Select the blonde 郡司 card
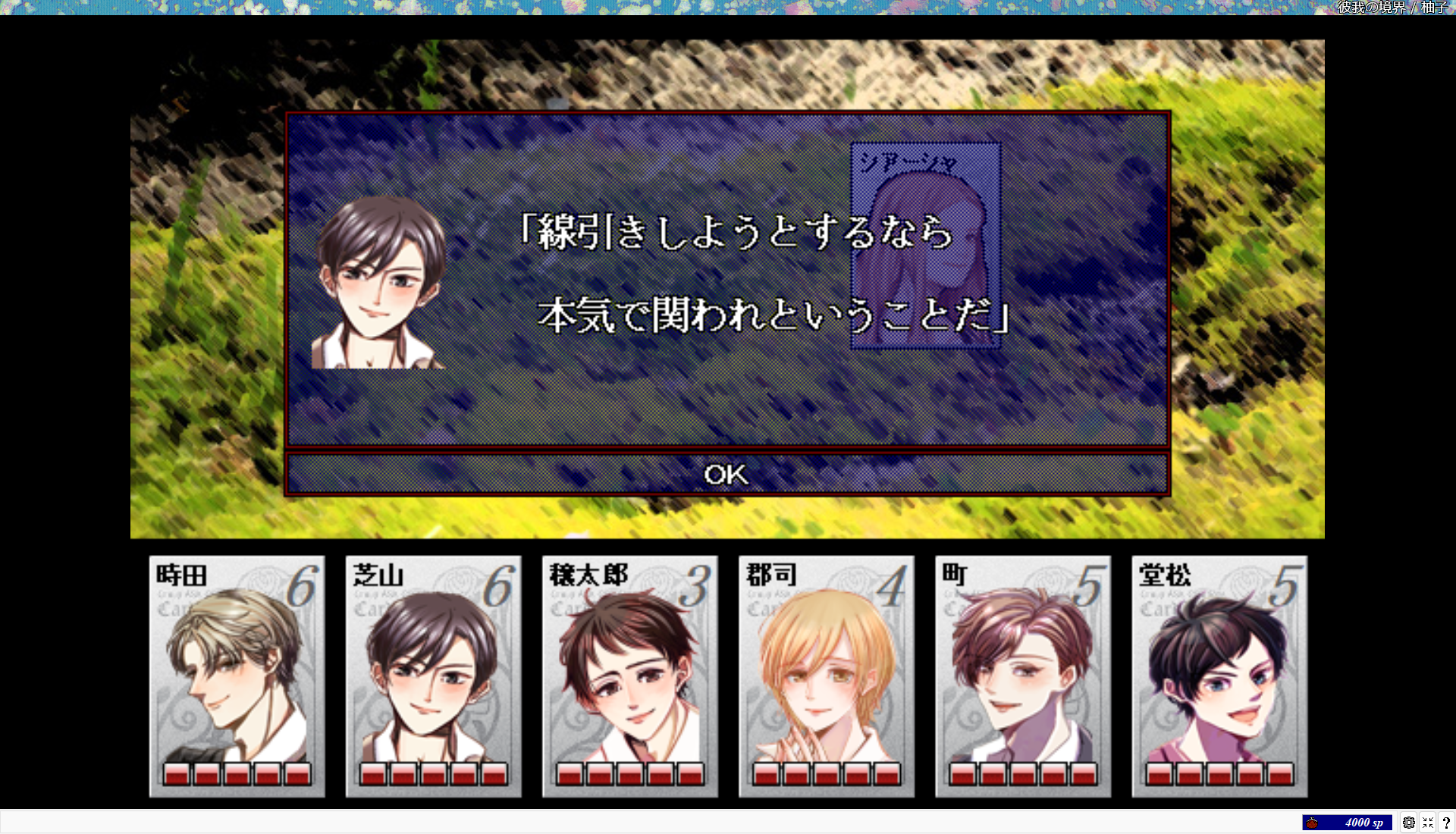Screen dimensions: 1456x834 click(x=826, y=676)
